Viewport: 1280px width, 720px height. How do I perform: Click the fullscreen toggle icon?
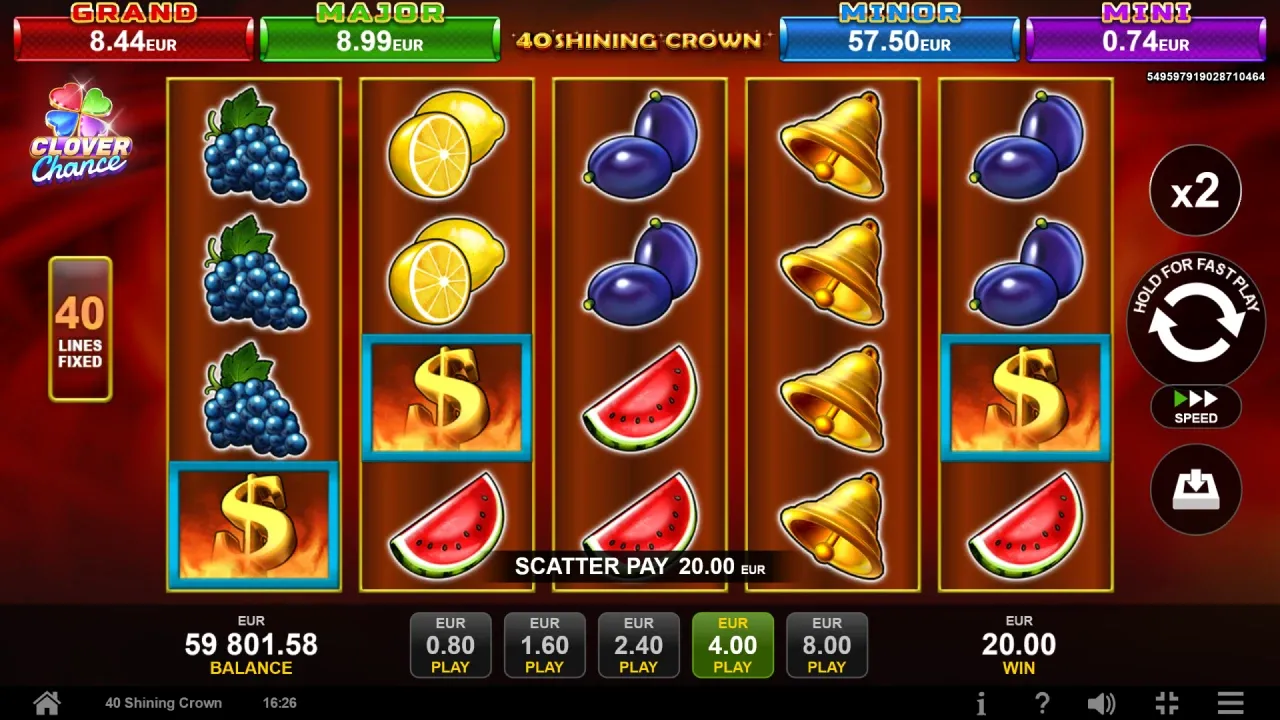click(1164, 702)
